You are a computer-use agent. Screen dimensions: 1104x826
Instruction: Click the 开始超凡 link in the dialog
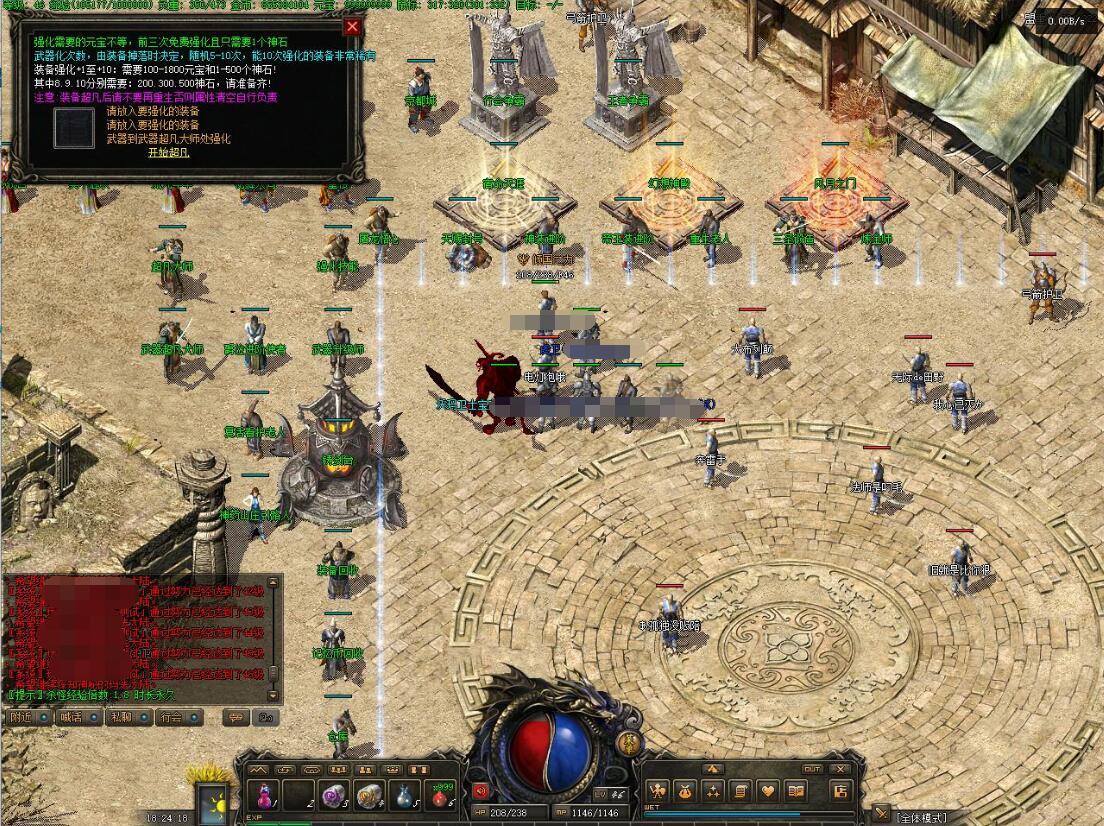tap(169, 153)
